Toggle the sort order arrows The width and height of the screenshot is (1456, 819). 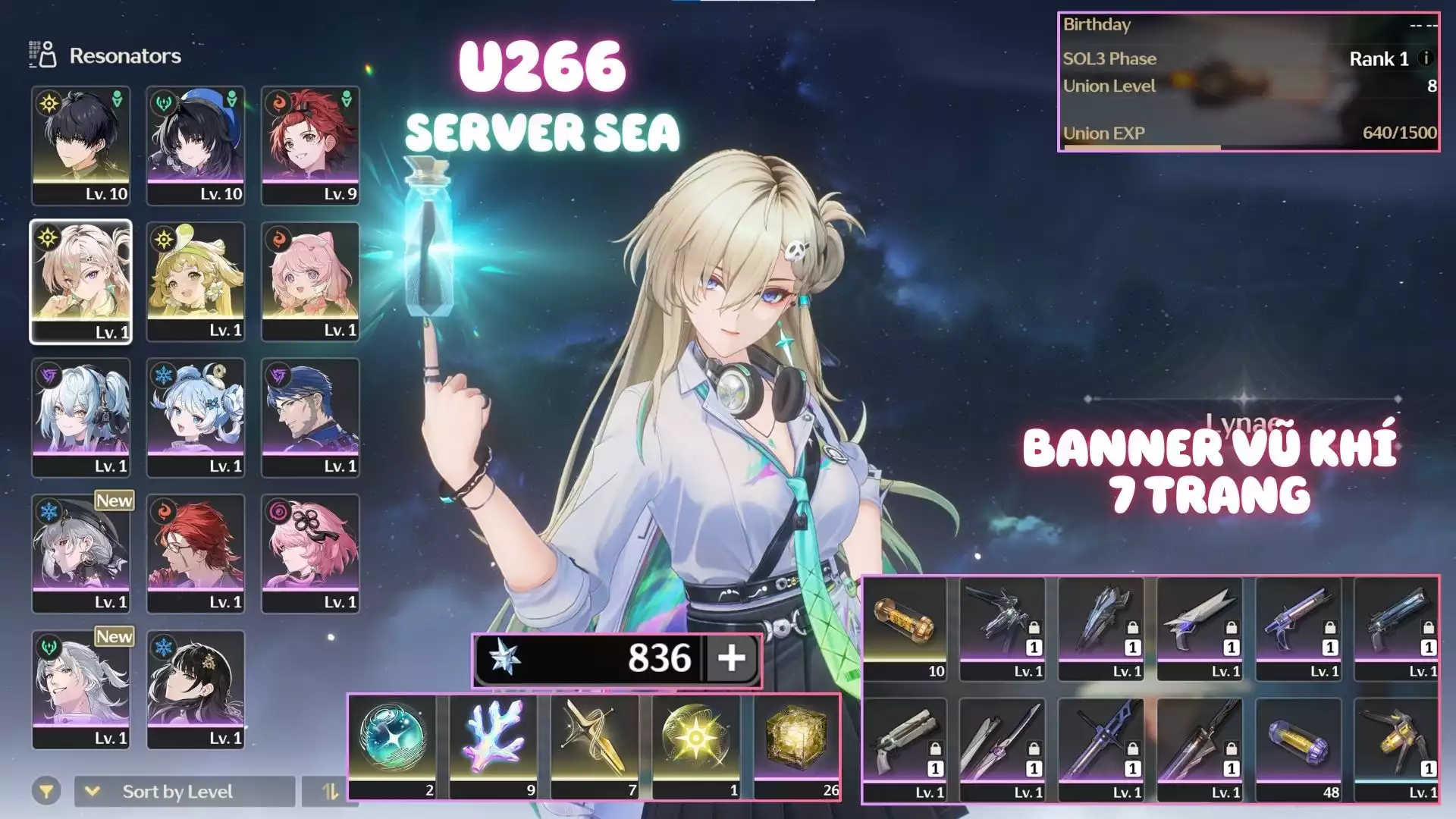coord(330,792)
